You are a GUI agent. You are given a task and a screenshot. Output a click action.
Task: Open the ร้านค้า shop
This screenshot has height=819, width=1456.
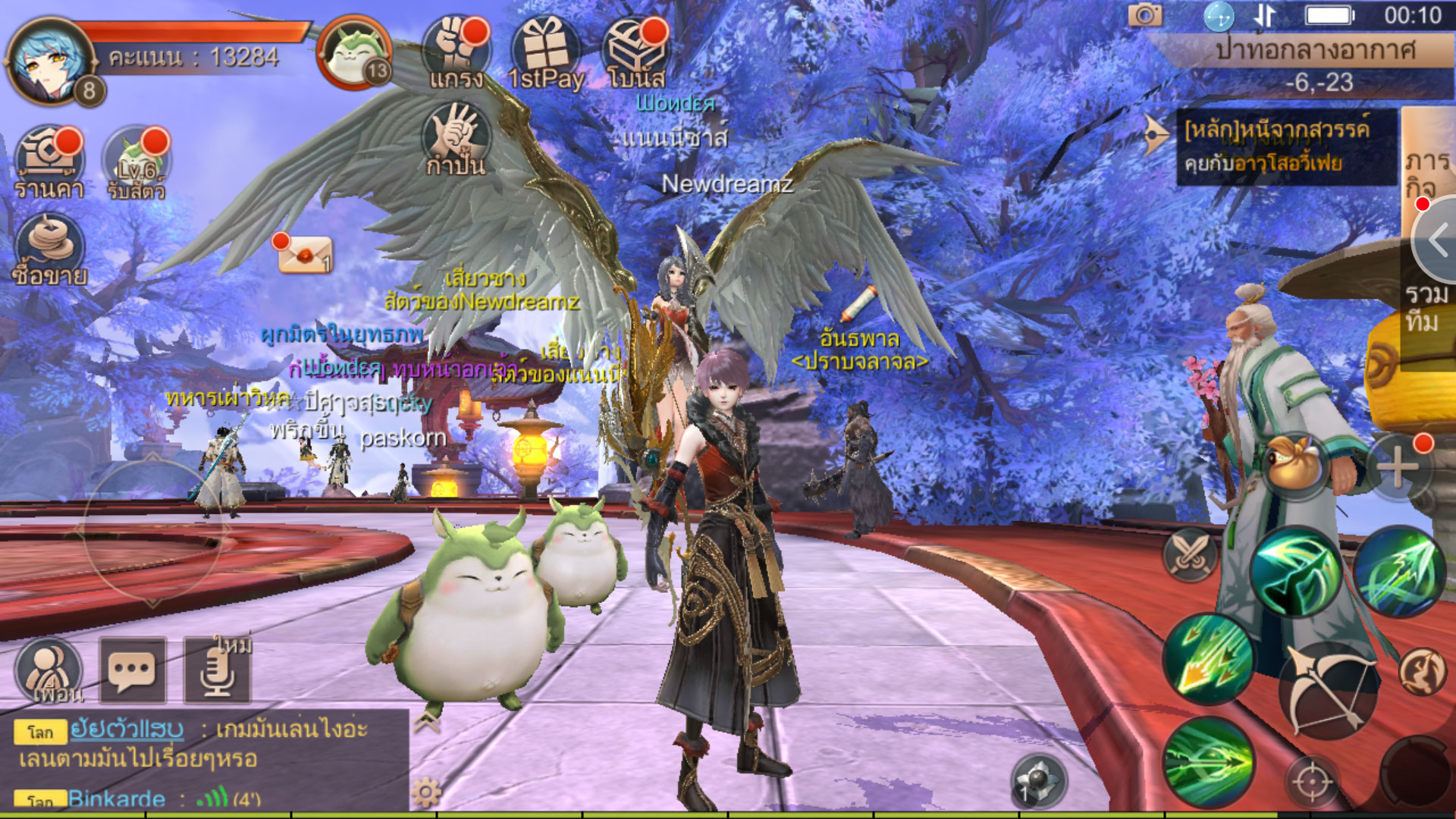49,161
